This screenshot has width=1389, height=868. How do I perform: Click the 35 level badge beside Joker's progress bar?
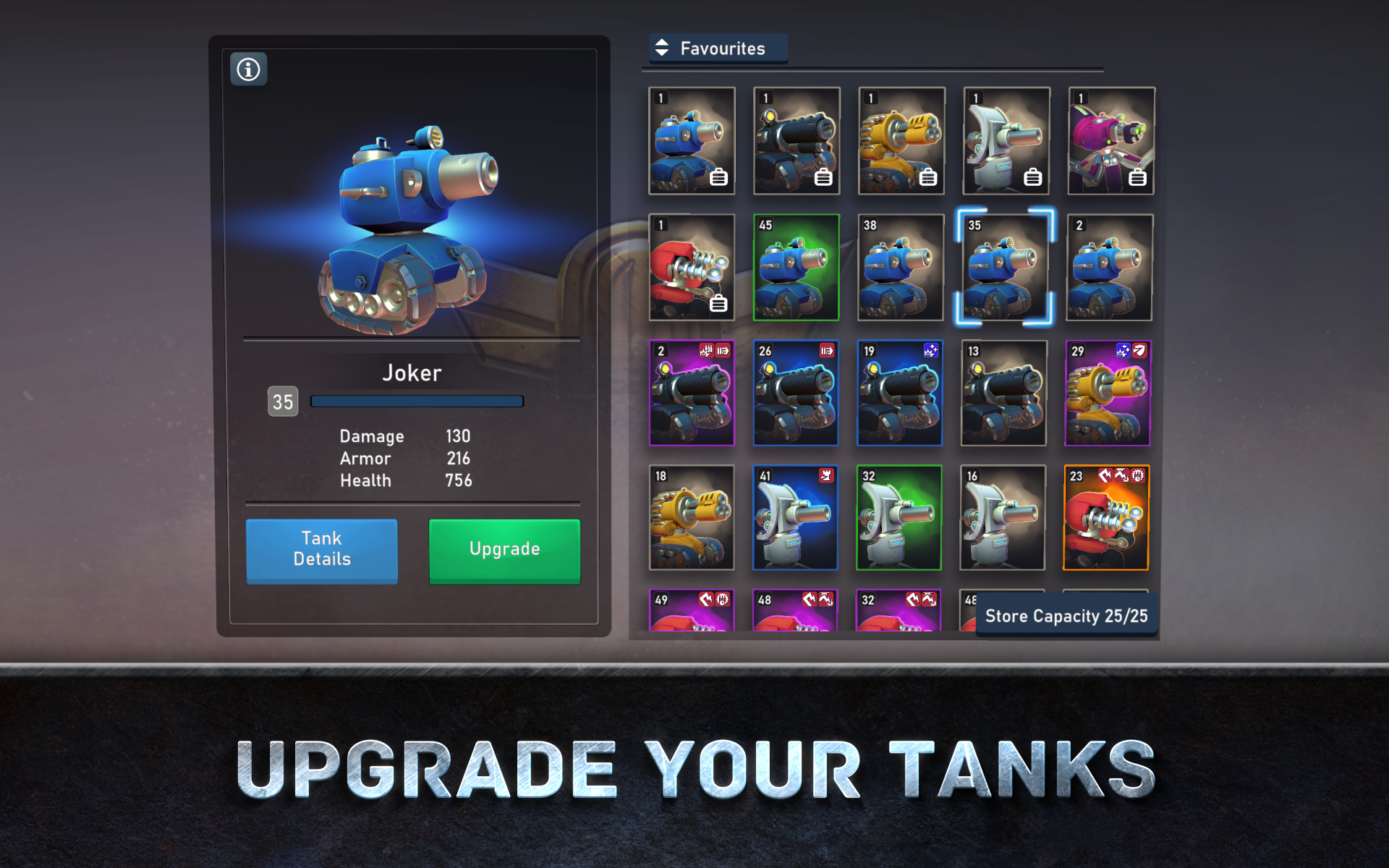click(x=284, y=401)
